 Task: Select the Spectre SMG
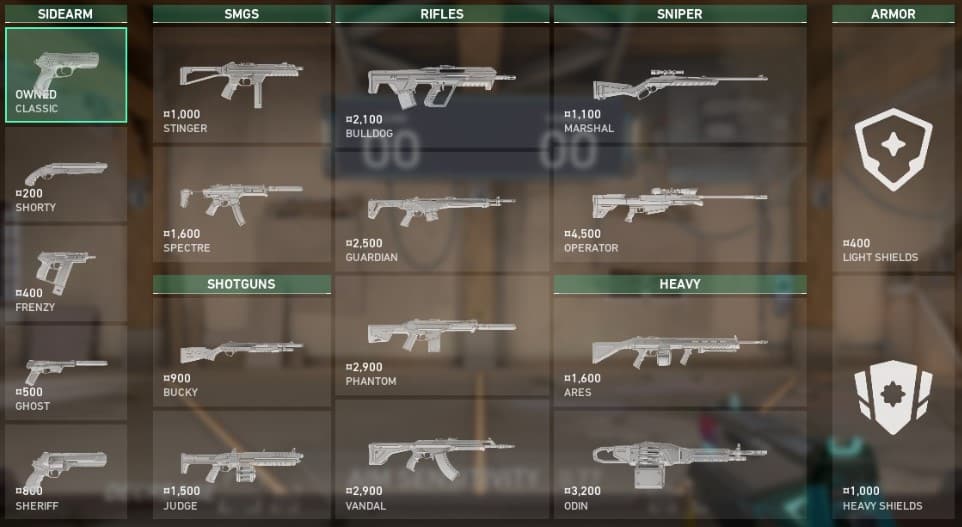(x=241, y=203)
